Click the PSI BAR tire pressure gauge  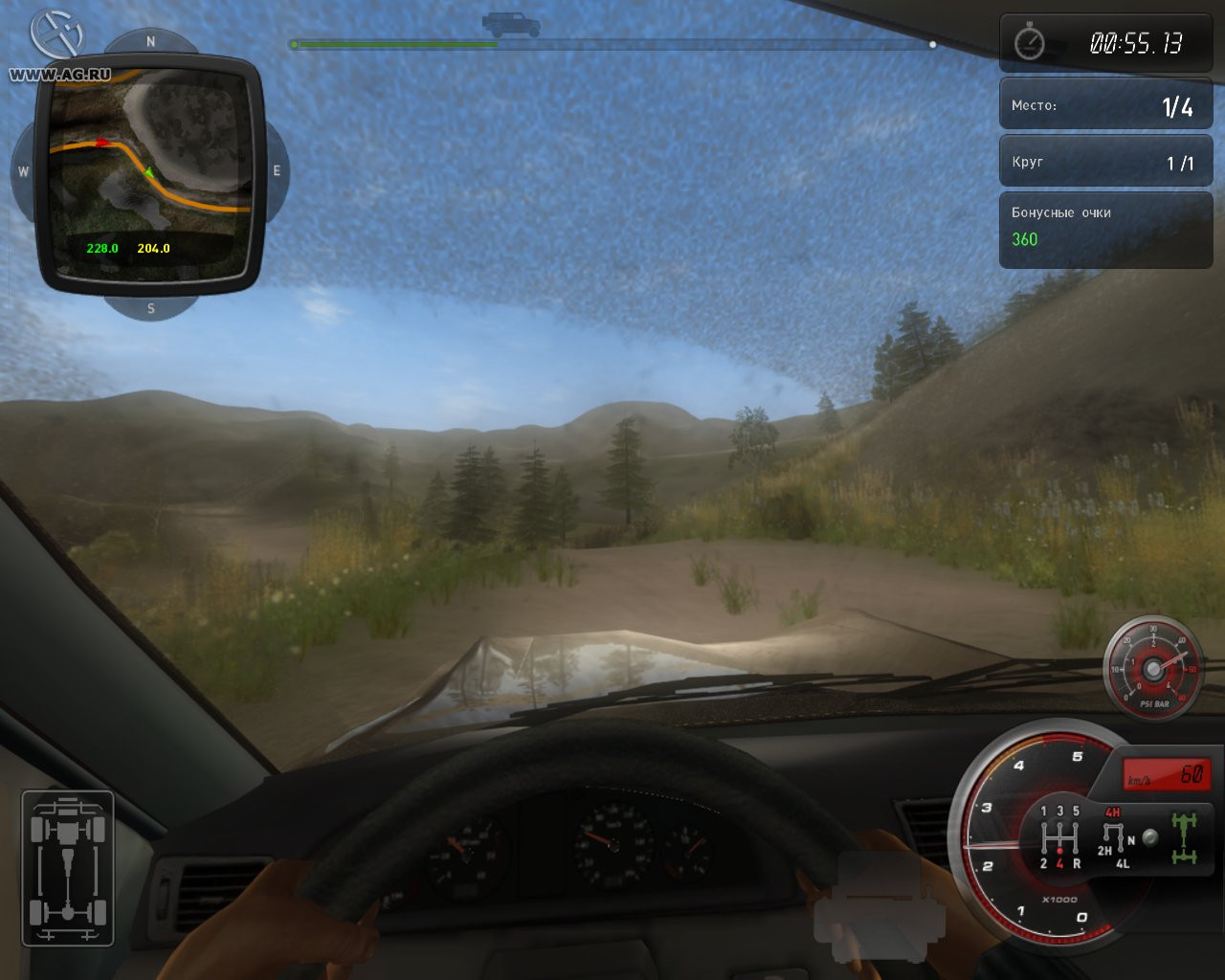1153,666
